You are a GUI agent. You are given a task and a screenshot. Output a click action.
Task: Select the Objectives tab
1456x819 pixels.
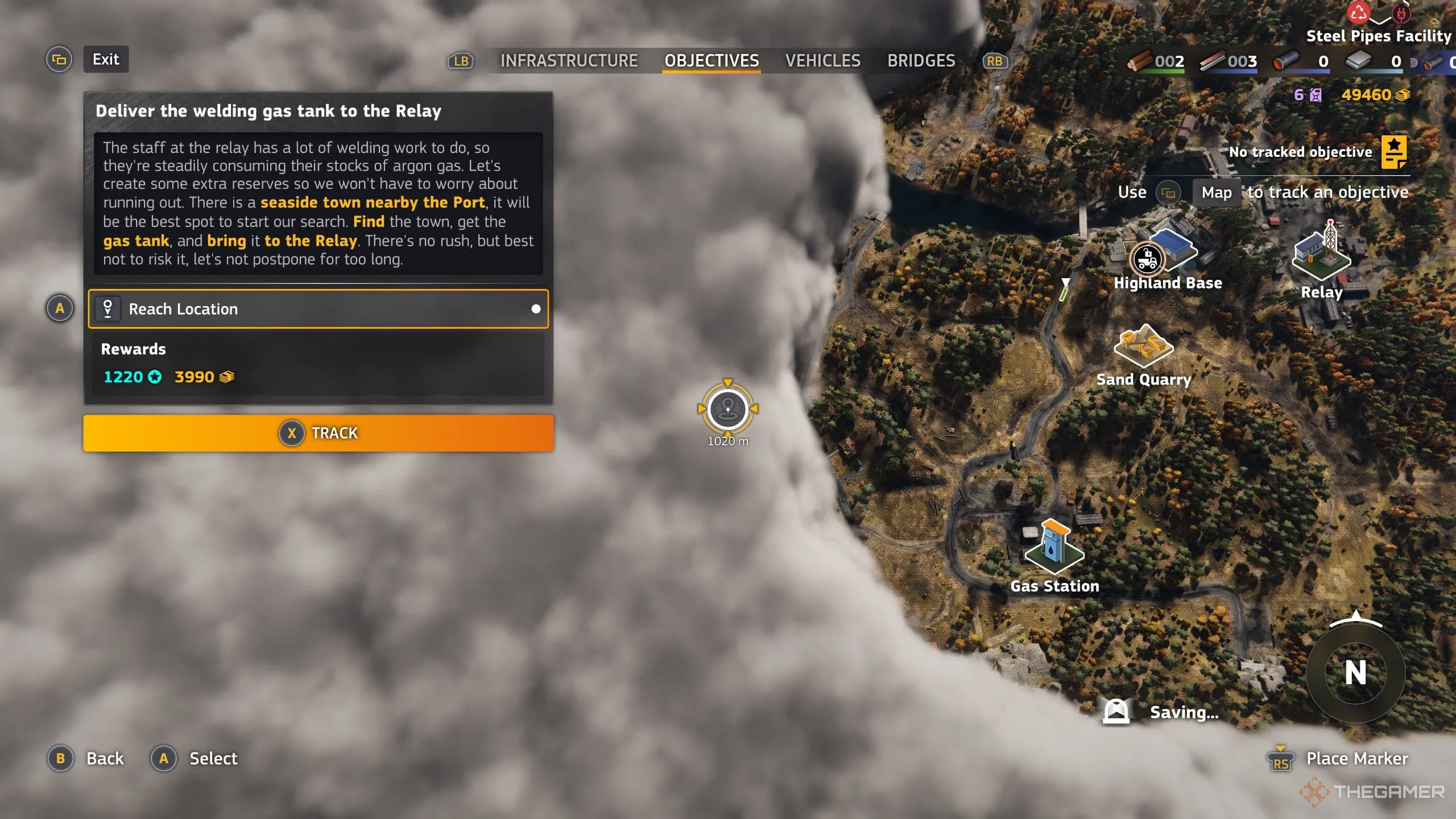[712, 61]
